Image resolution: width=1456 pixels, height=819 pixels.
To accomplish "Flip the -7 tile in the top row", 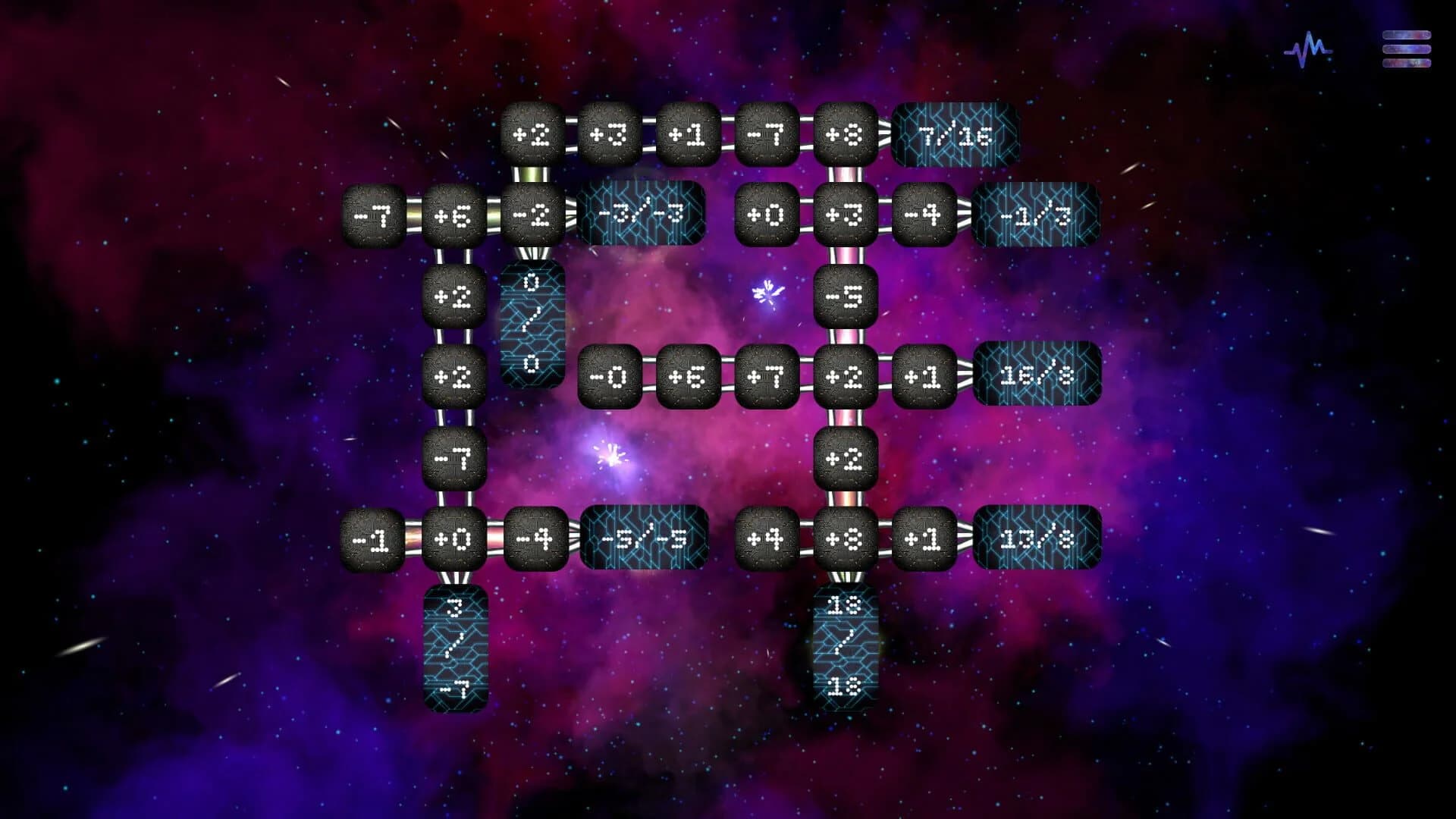I will pyautogui.click(x=764, y=136).
